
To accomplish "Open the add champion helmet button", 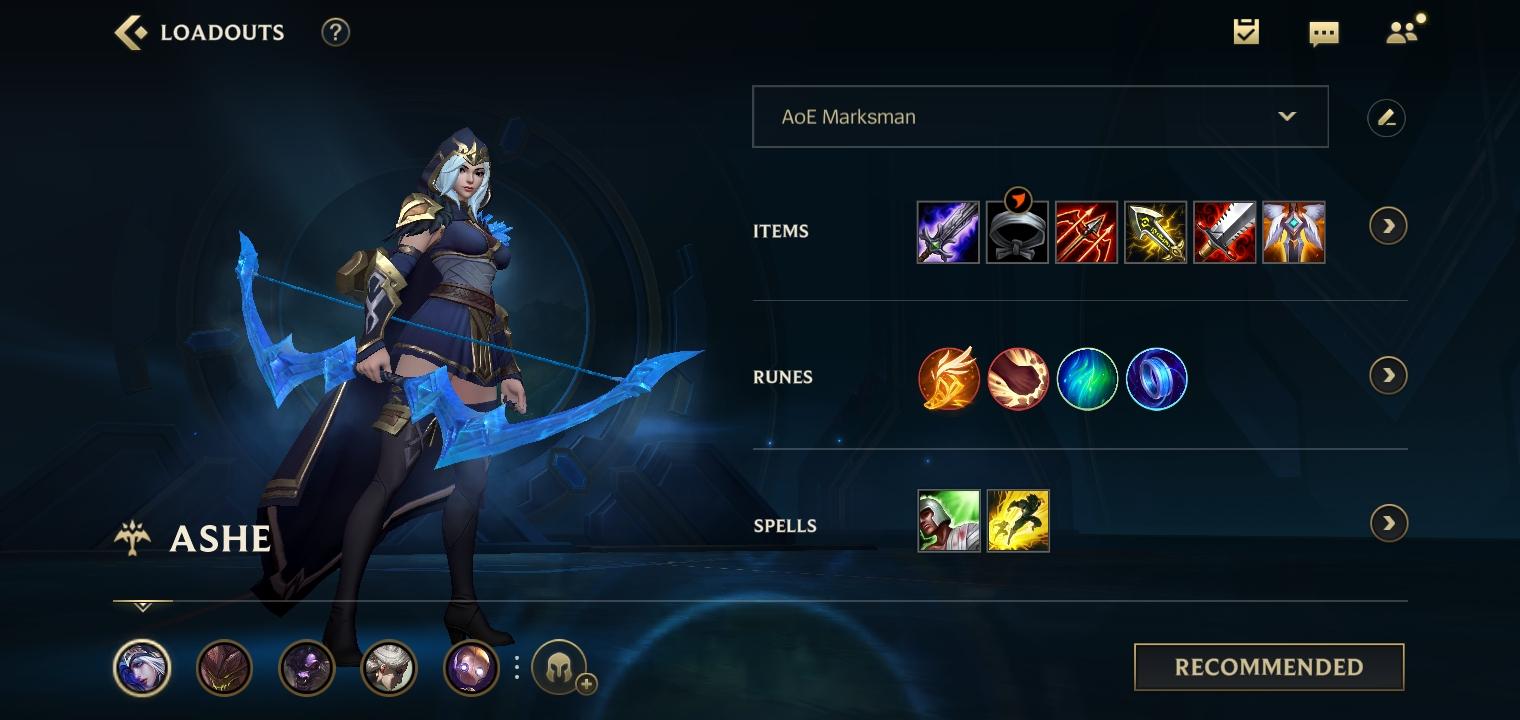I will [560, 667].
